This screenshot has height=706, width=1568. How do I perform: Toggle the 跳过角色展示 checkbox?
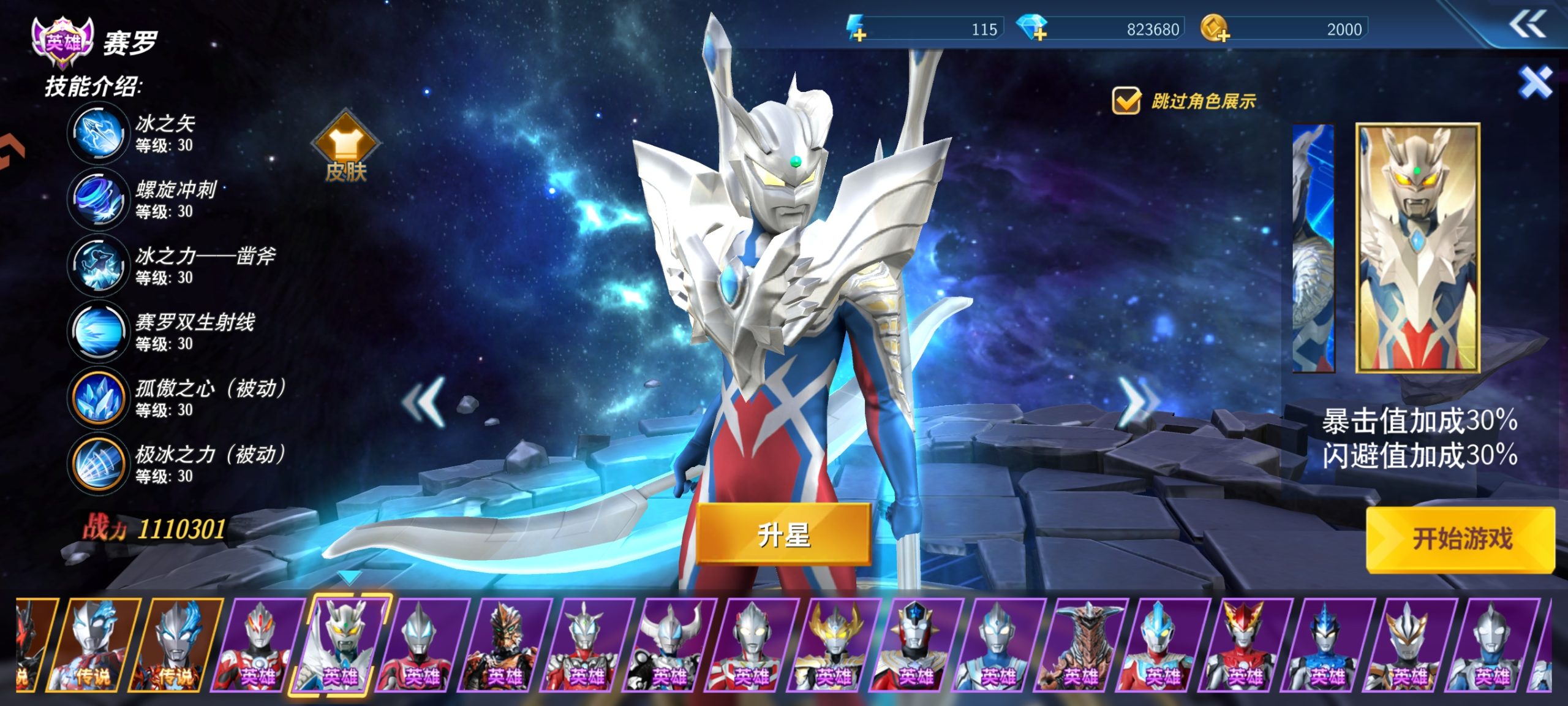tap(1126, 101)
